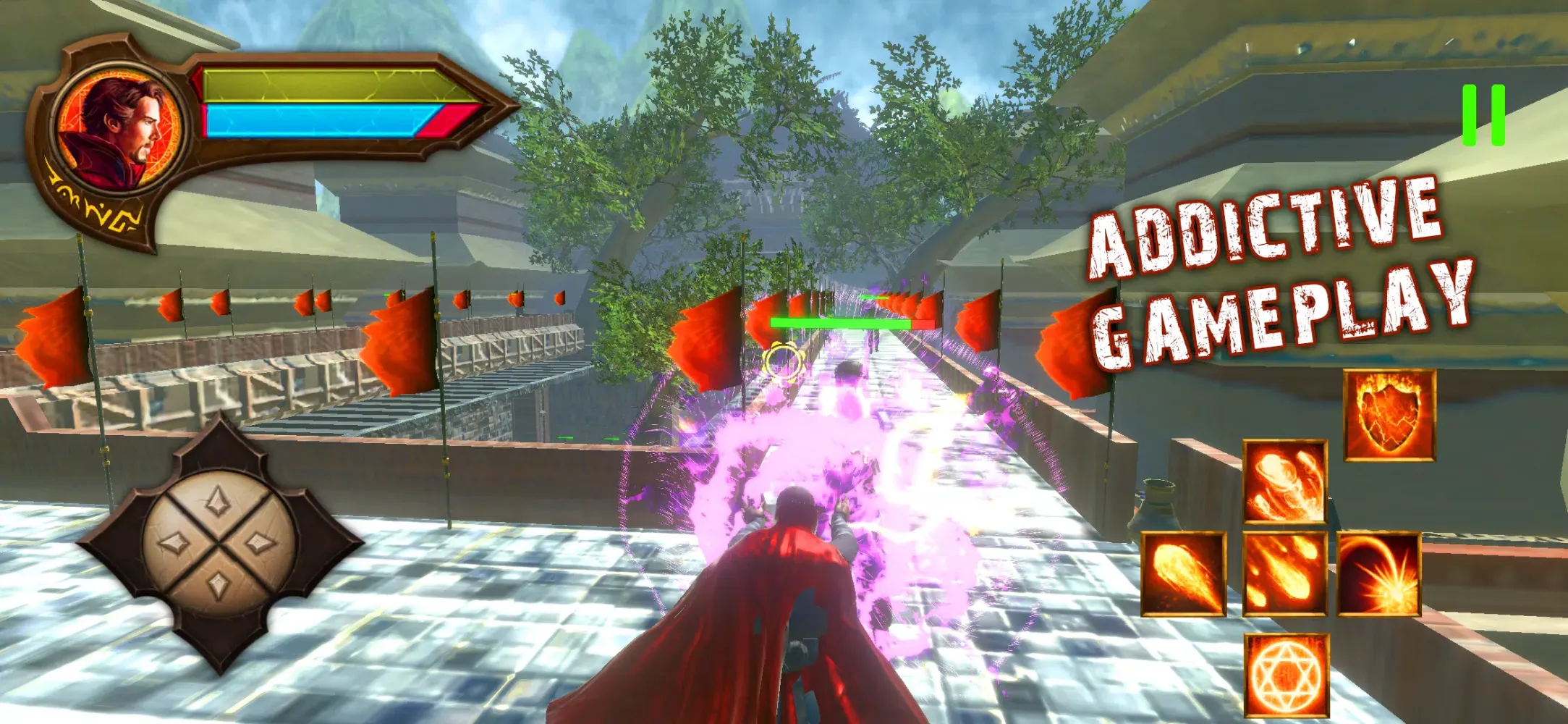Viewport: 1568px width, 724px height.
Task: Activate the flaming shield ability
Action: (x=1389, y=416)
